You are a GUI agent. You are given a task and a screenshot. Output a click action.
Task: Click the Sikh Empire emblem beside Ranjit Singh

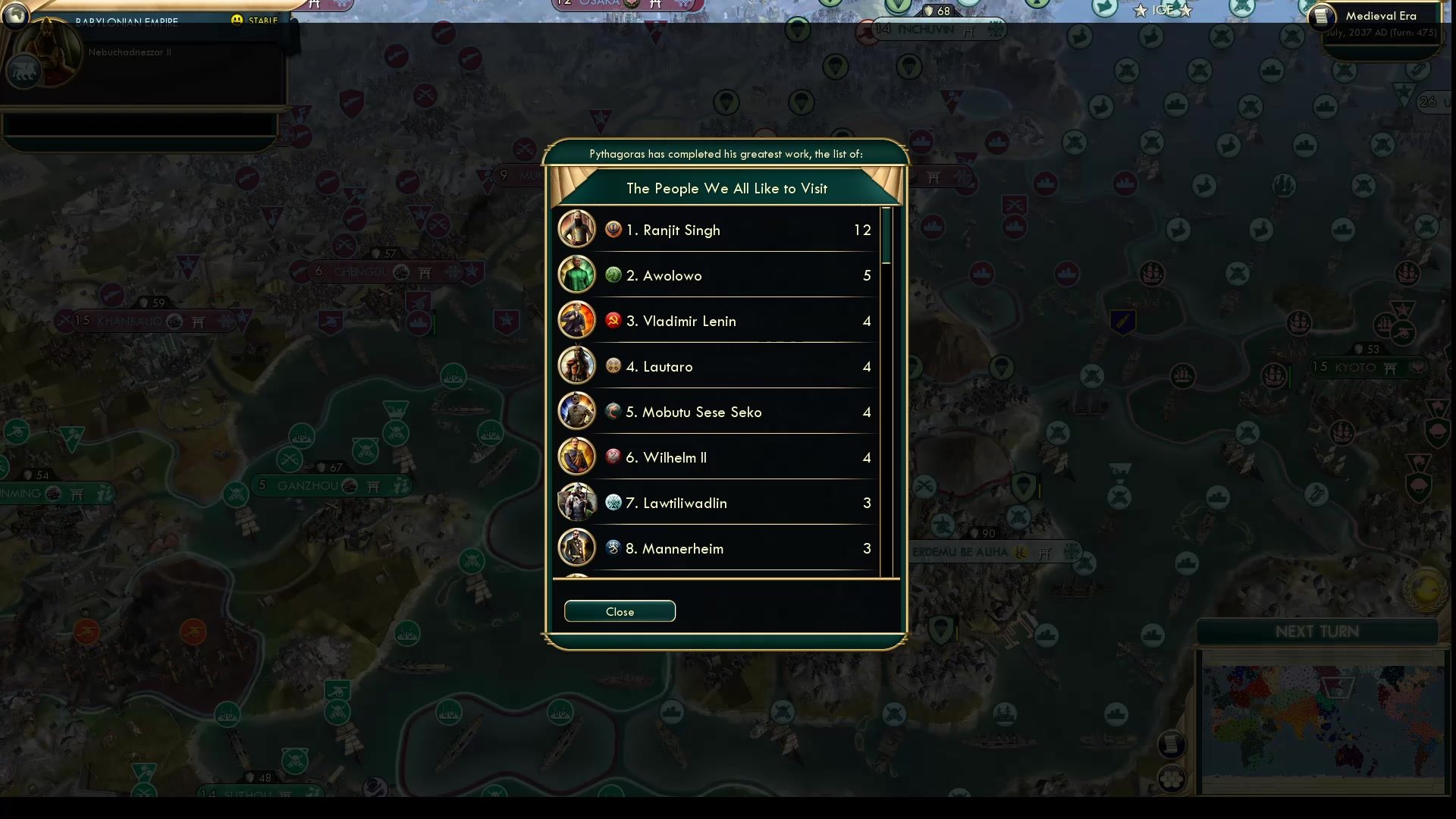point(613,229)
